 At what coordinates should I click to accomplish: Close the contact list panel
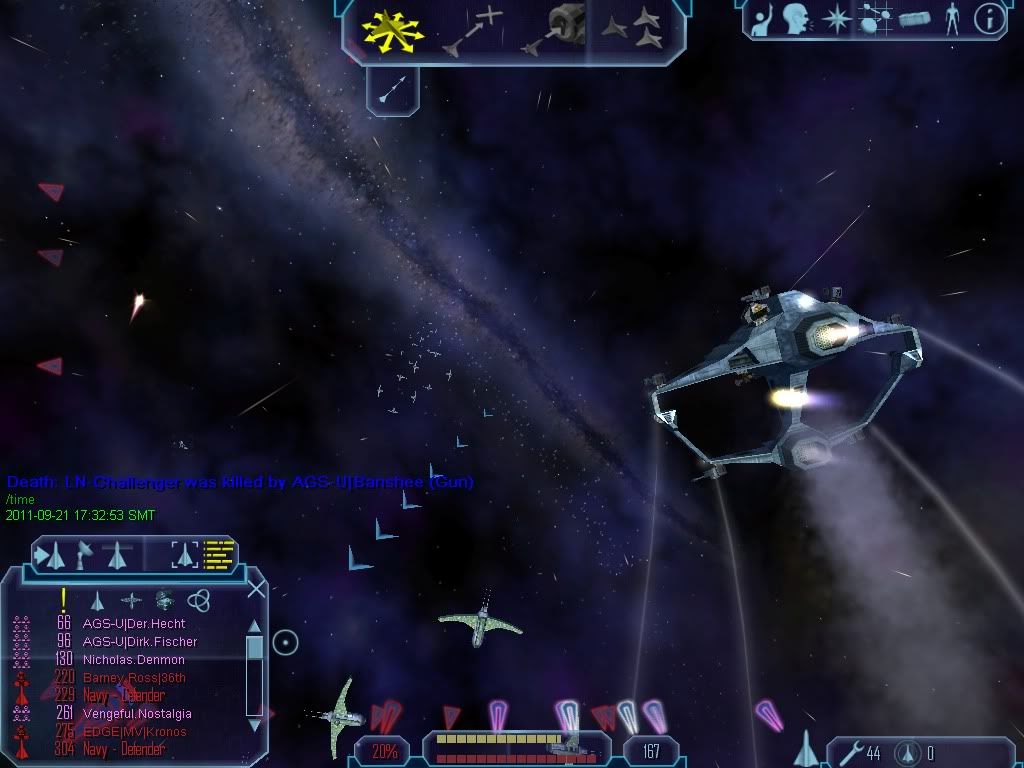tap(256, 589)
